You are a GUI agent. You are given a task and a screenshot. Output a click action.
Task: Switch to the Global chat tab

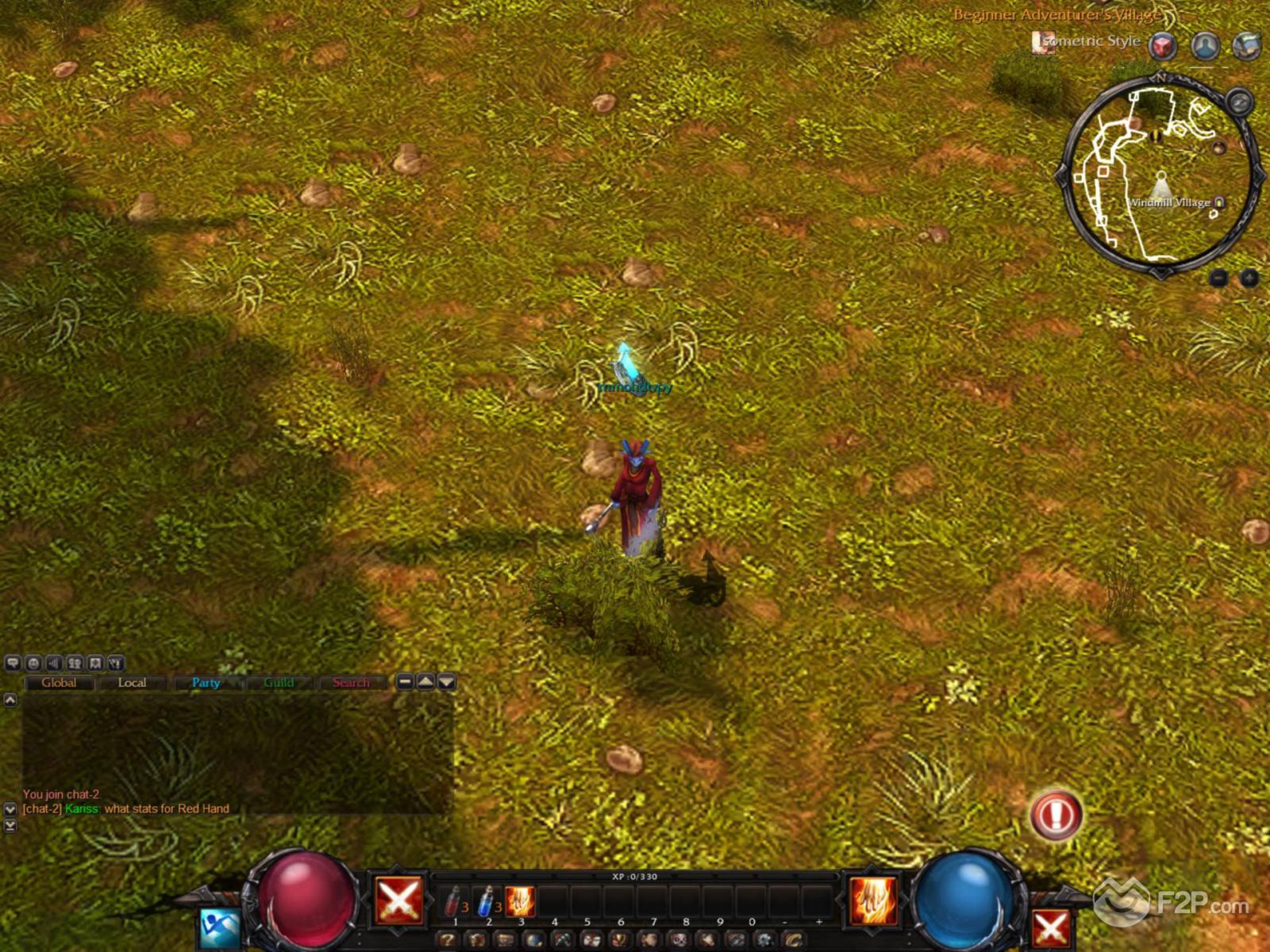pyautogui.click(x=60, y=682)
